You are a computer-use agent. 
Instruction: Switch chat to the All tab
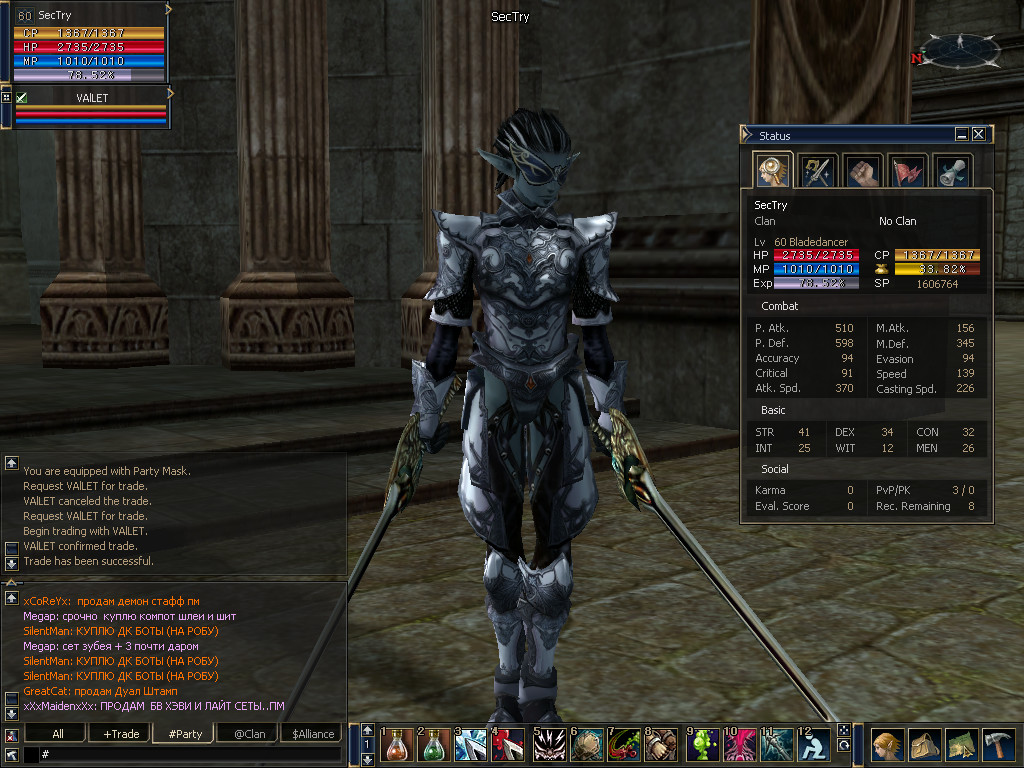pos(58,734)
